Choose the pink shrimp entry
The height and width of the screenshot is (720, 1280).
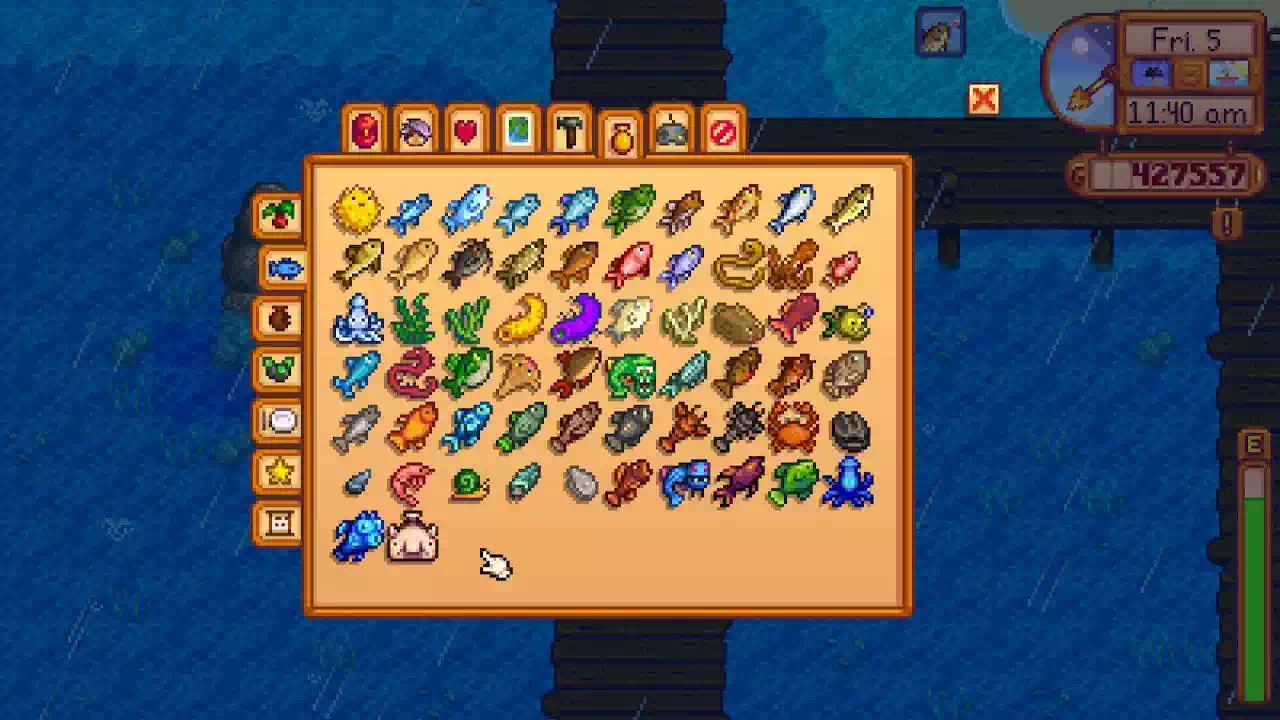(x=412, y=482)
